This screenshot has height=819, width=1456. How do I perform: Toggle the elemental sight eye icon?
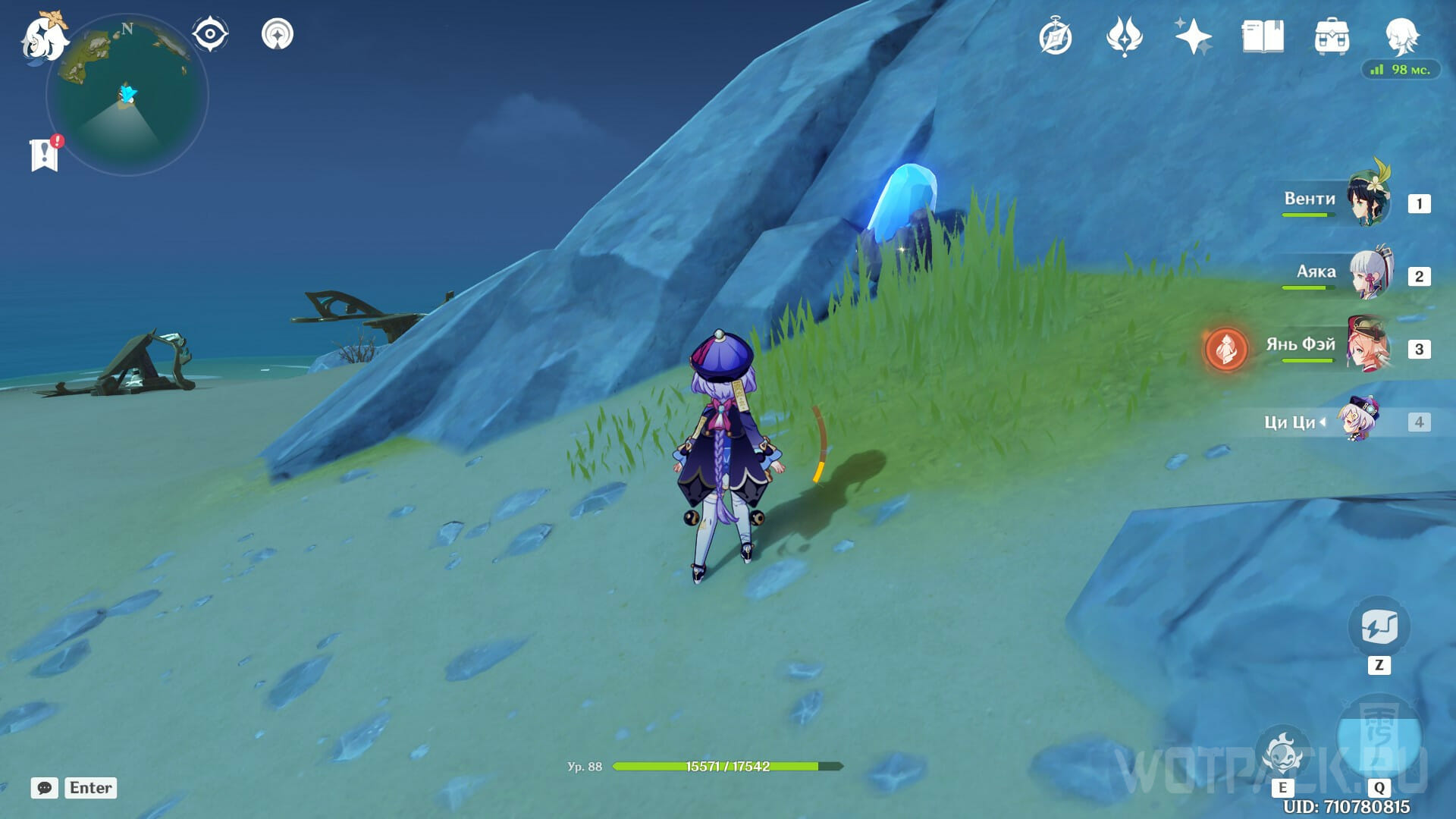tap(210, 34)
